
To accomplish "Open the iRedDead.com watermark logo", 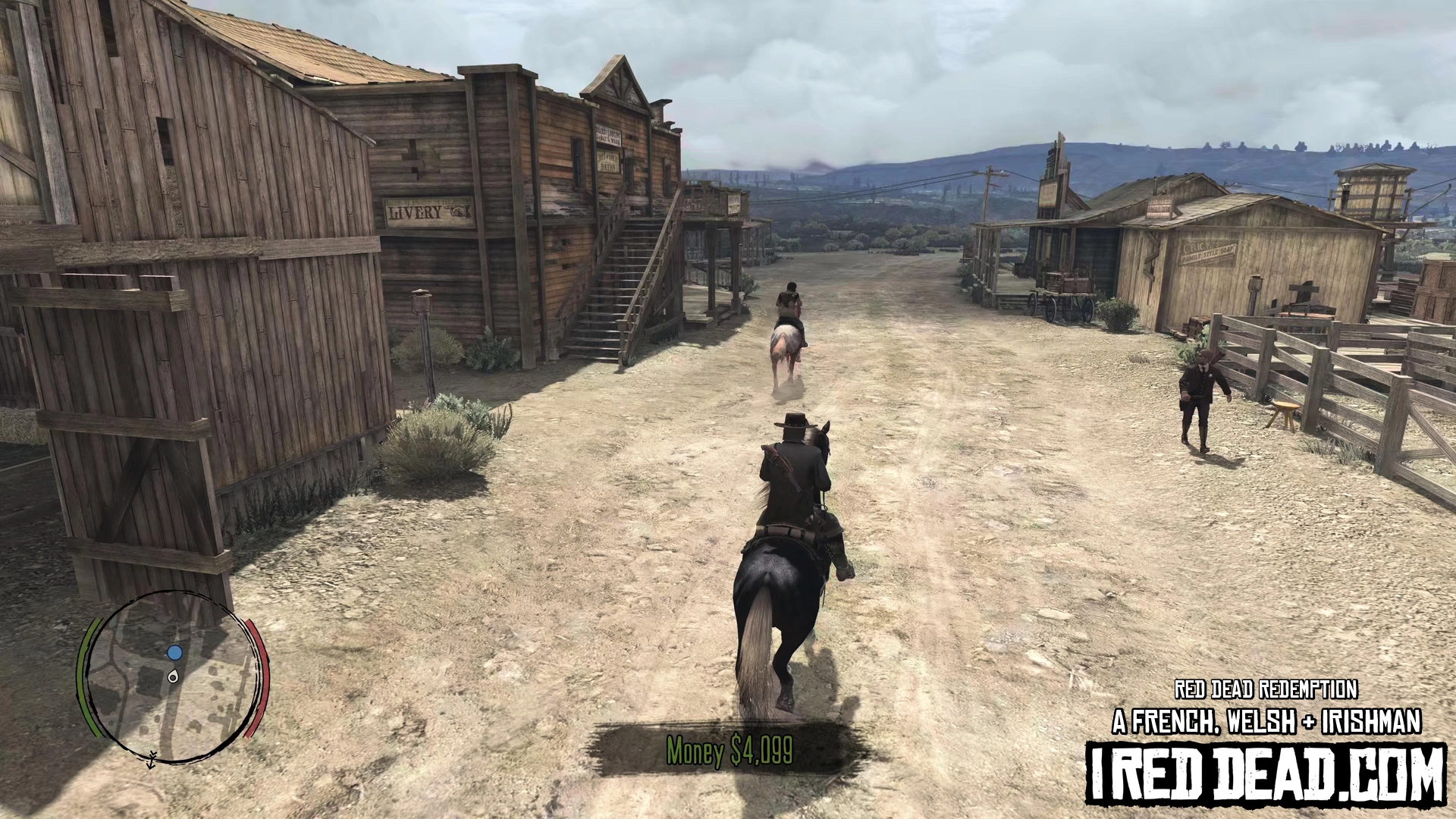I will 1266,772.
